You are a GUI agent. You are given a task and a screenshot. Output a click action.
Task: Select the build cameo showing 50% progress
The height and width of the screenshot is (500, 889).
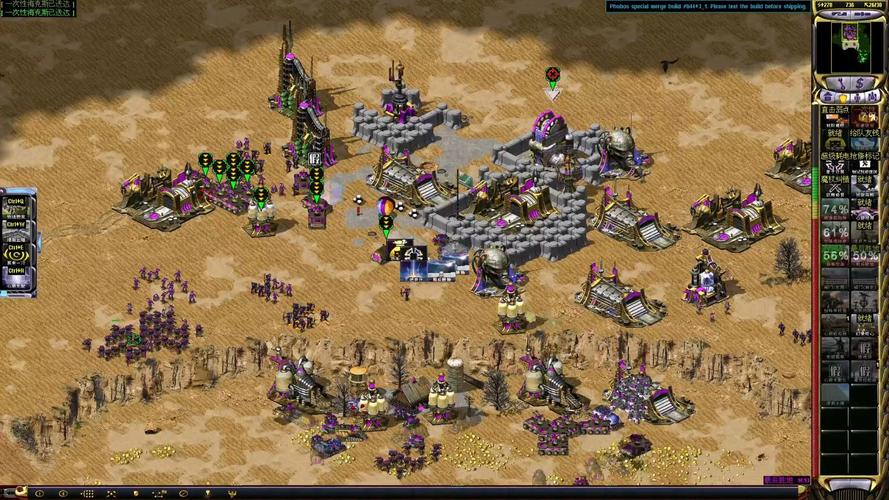pyautogui.click(x=865, y=257)
